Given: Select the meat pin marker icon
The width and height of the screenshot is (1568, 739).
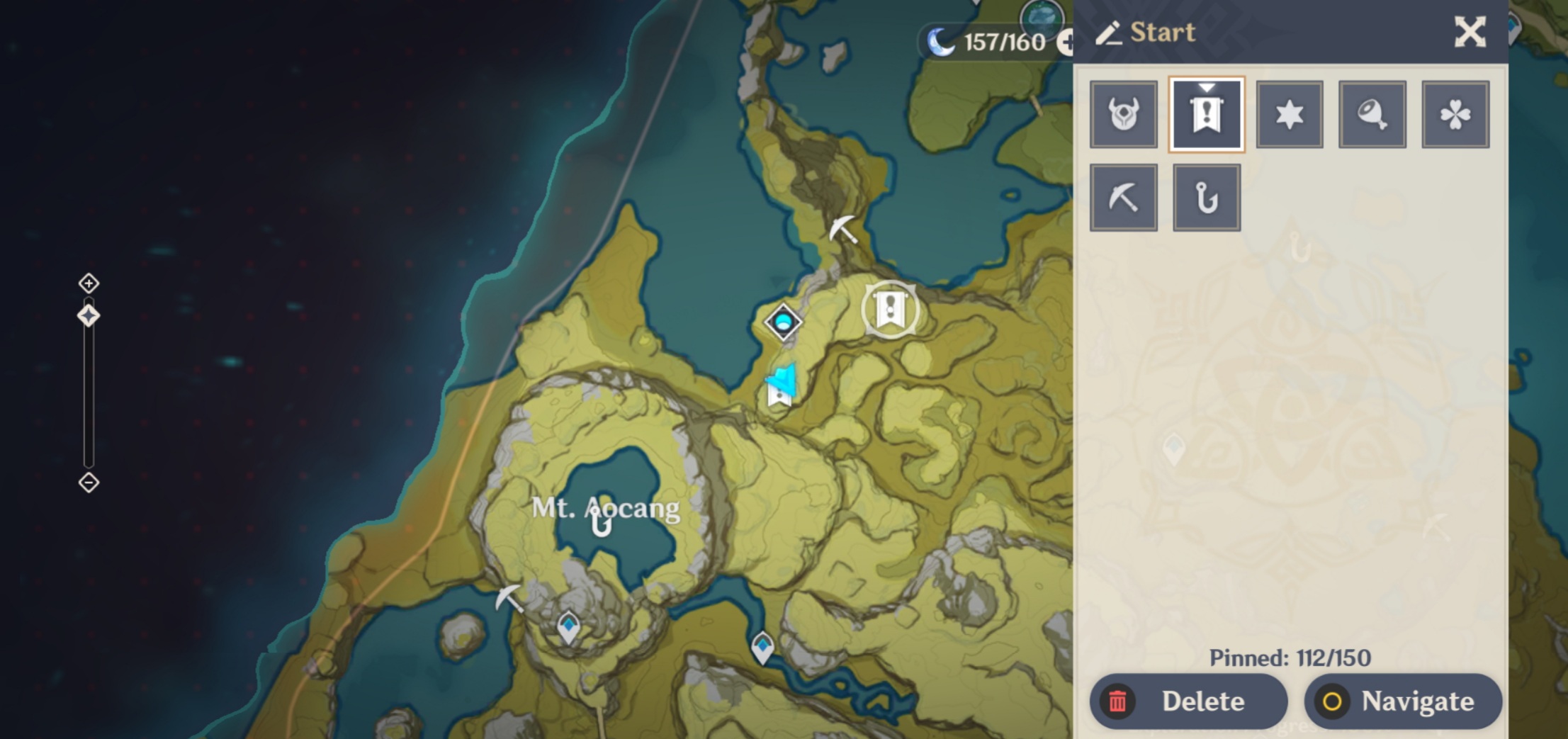Looking at the screenshot, I should pyautogui.click(x=1372, y=113).
